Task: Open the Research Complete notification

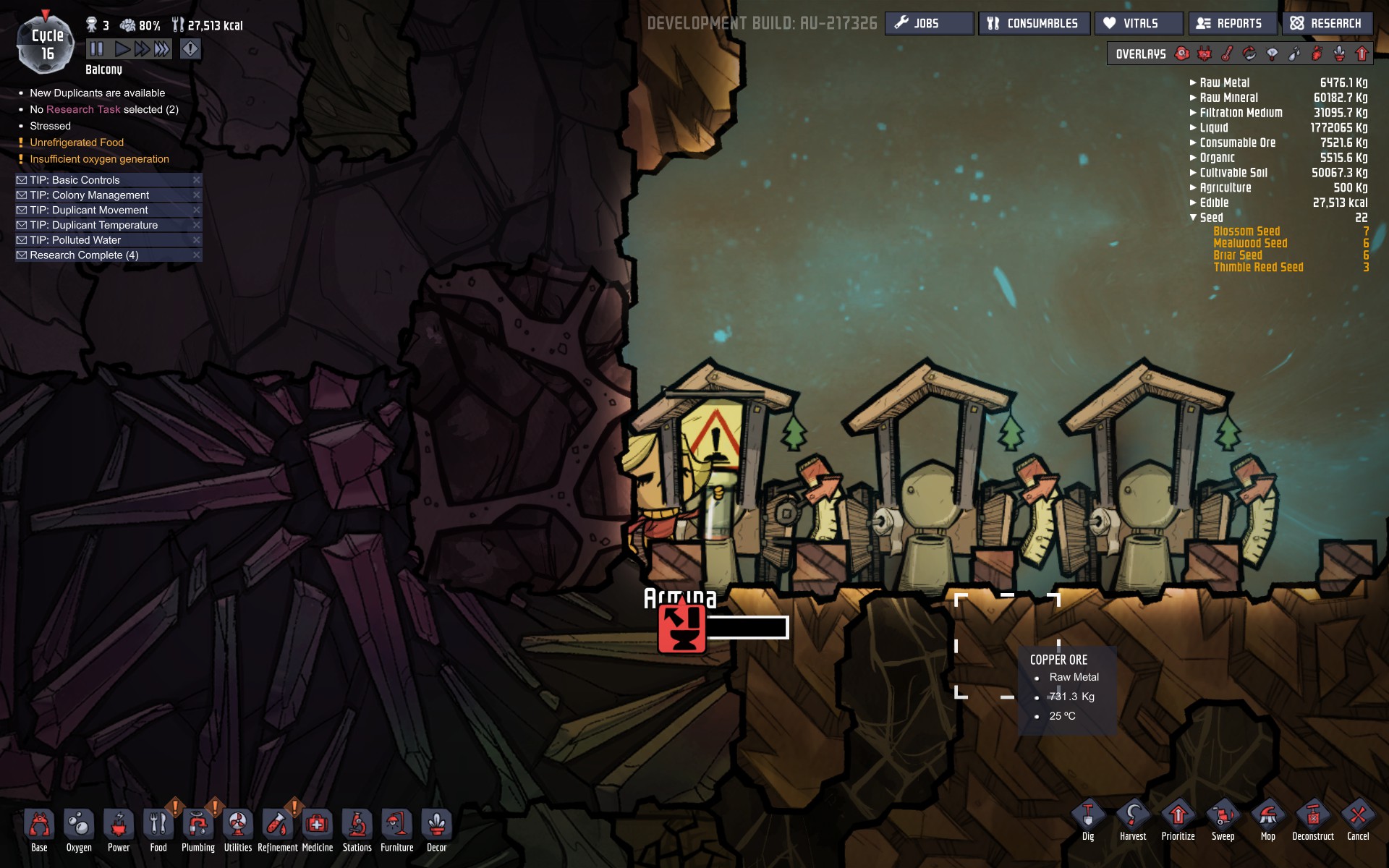Action: pos(84,255)
